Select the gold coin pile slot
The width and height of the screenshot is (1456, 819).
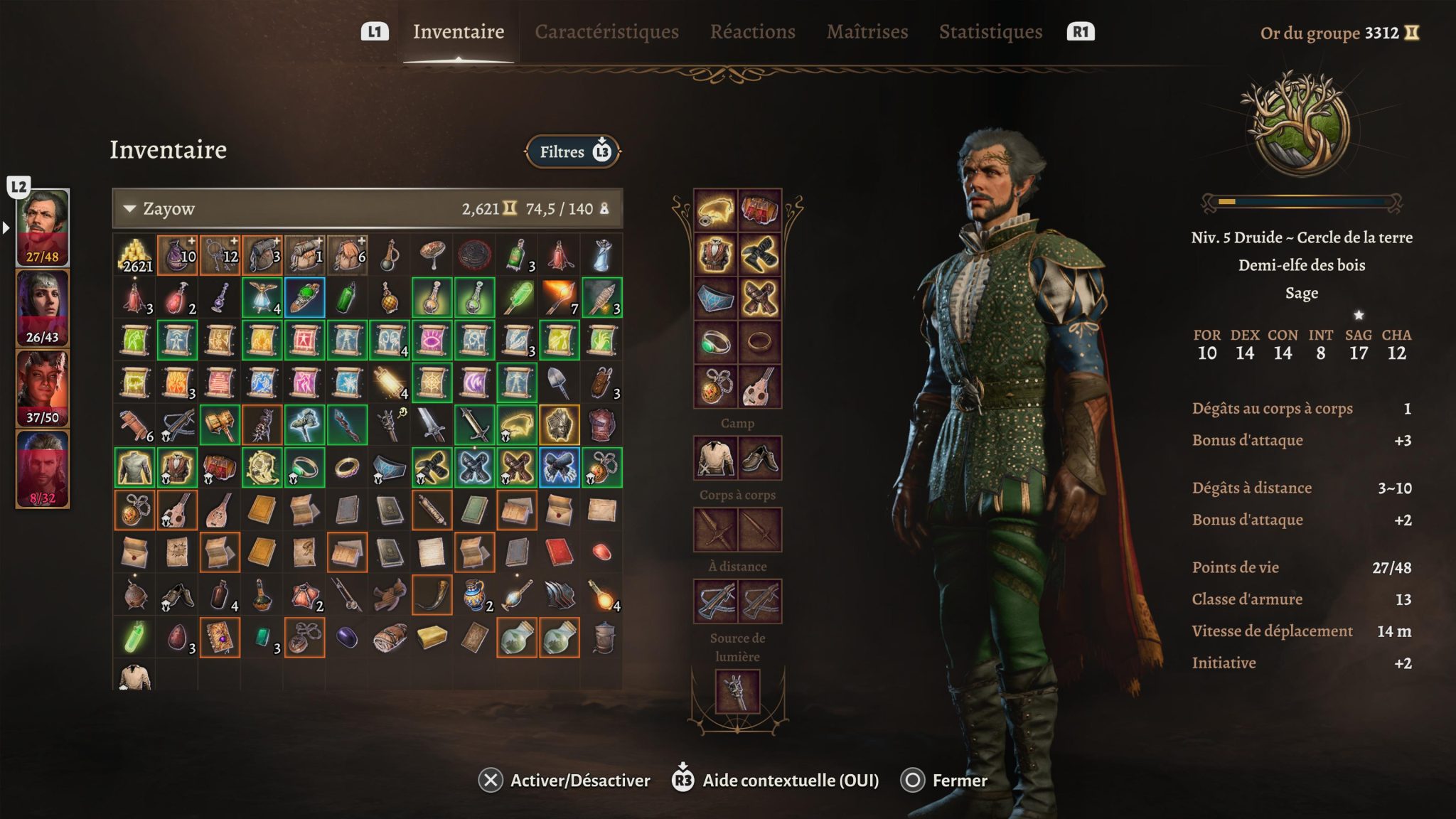coord(134,255)
